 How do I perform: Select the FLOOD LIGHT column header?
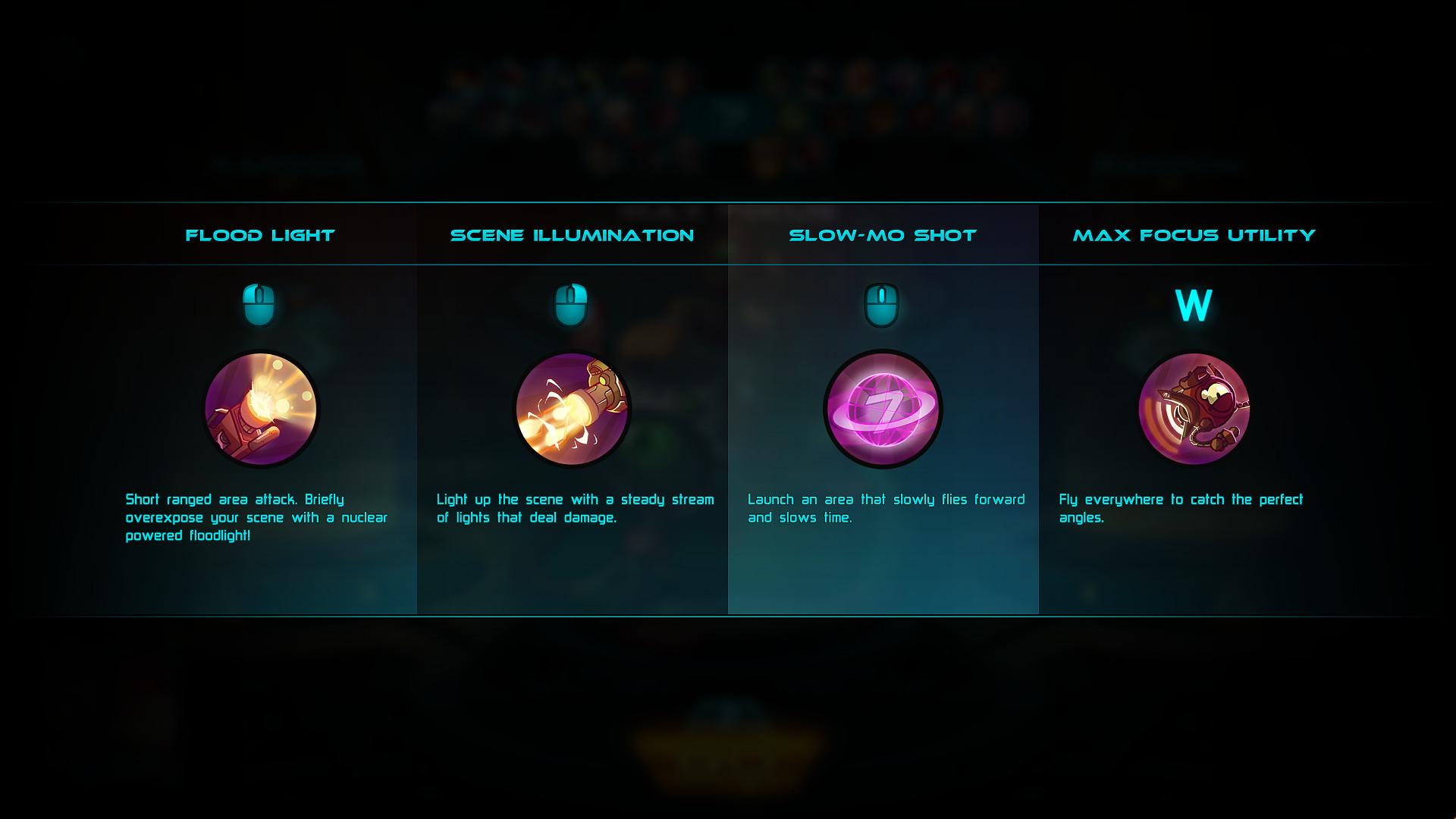point(260,235)
